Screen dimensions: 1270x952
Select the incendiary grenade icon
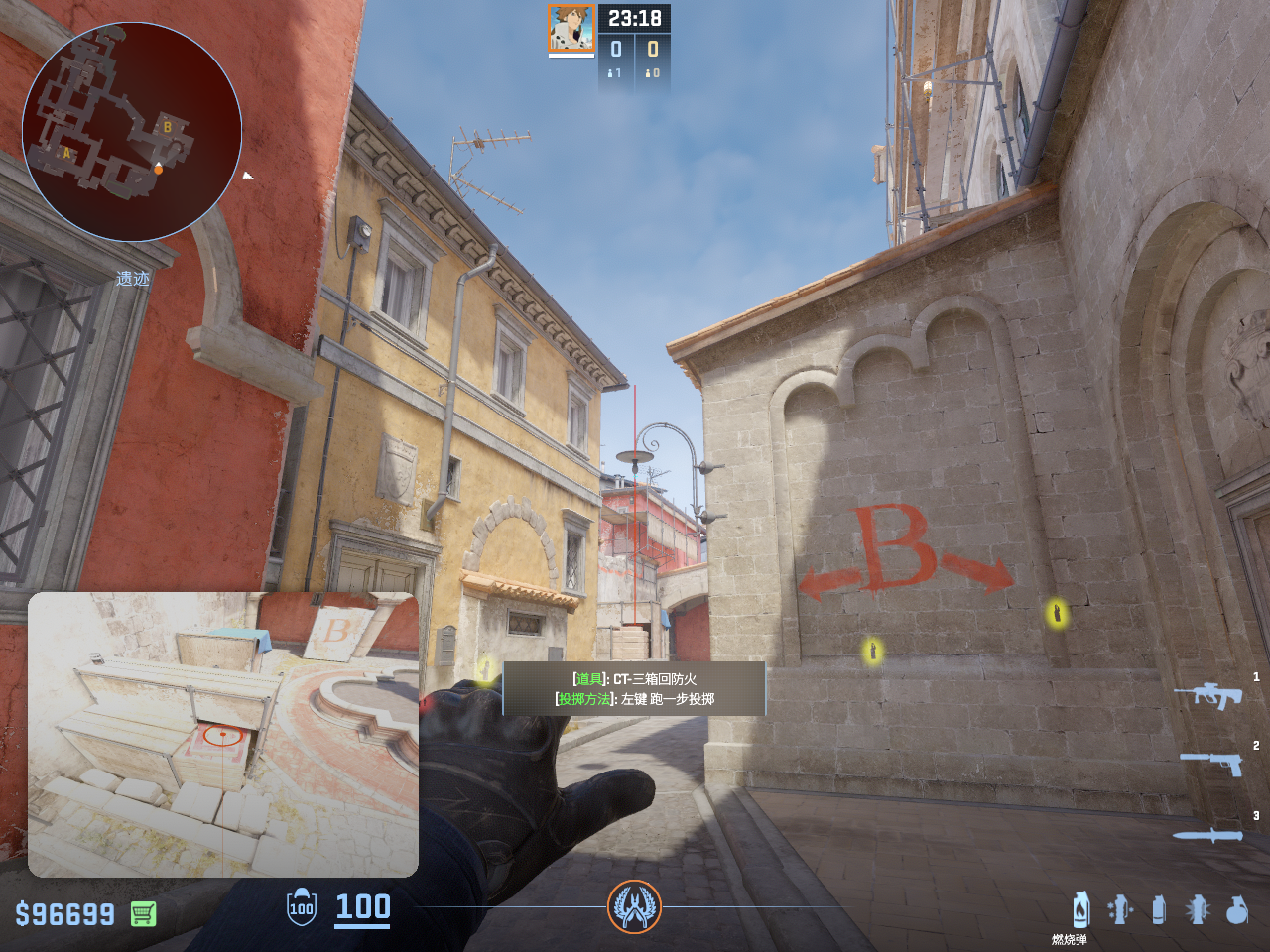1080,909
